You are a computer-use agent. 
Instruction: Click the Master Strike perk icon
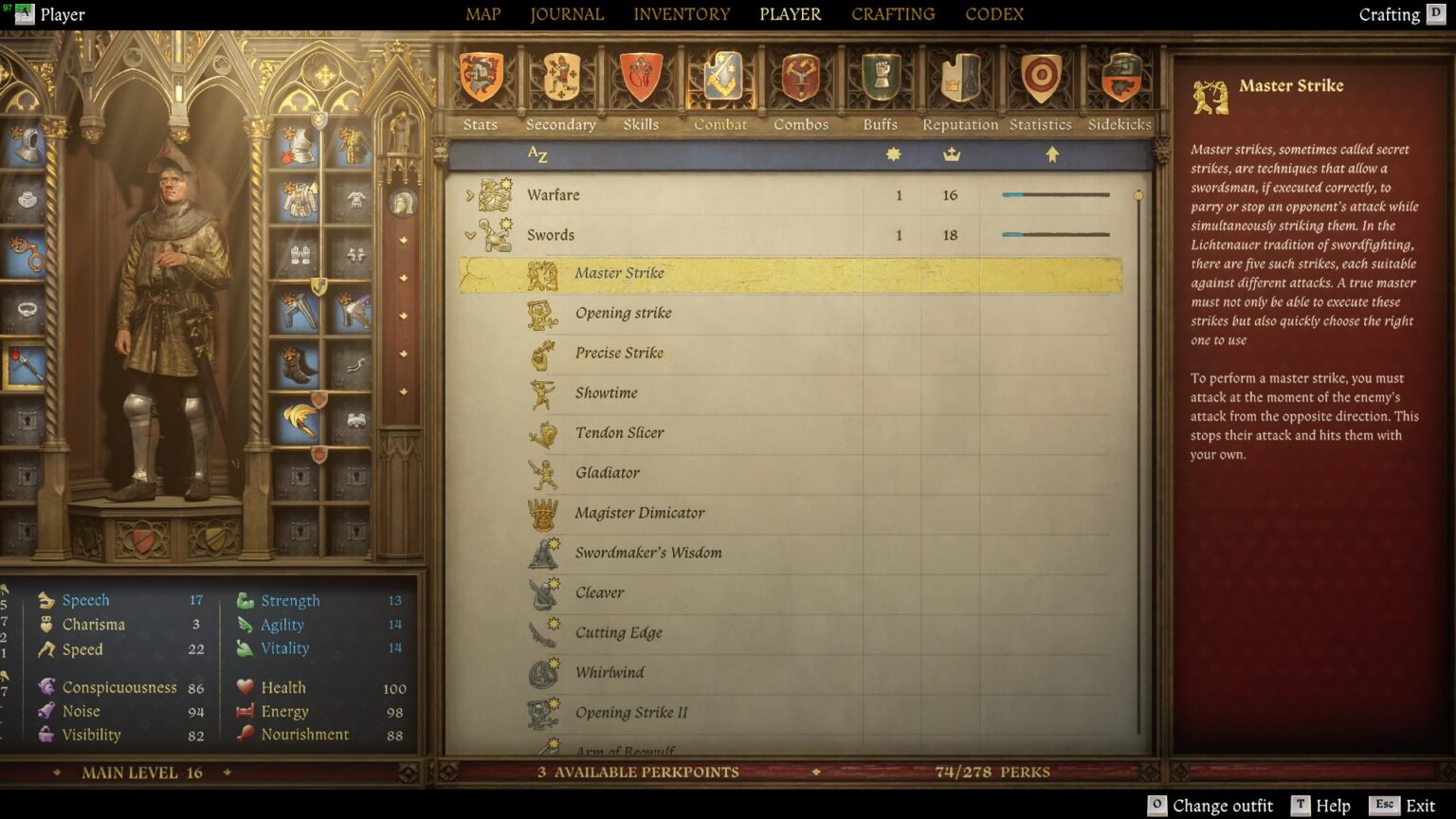tap(545, 273)
